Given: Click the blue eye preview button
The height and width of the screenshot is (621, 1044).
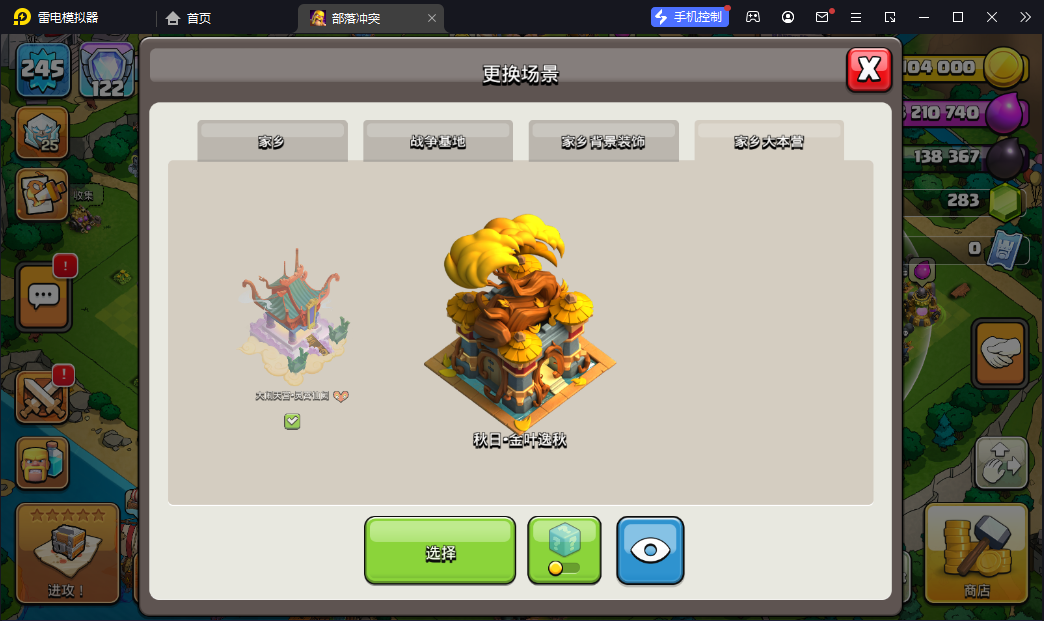Looking at the screenshot, I should (650, 550).
